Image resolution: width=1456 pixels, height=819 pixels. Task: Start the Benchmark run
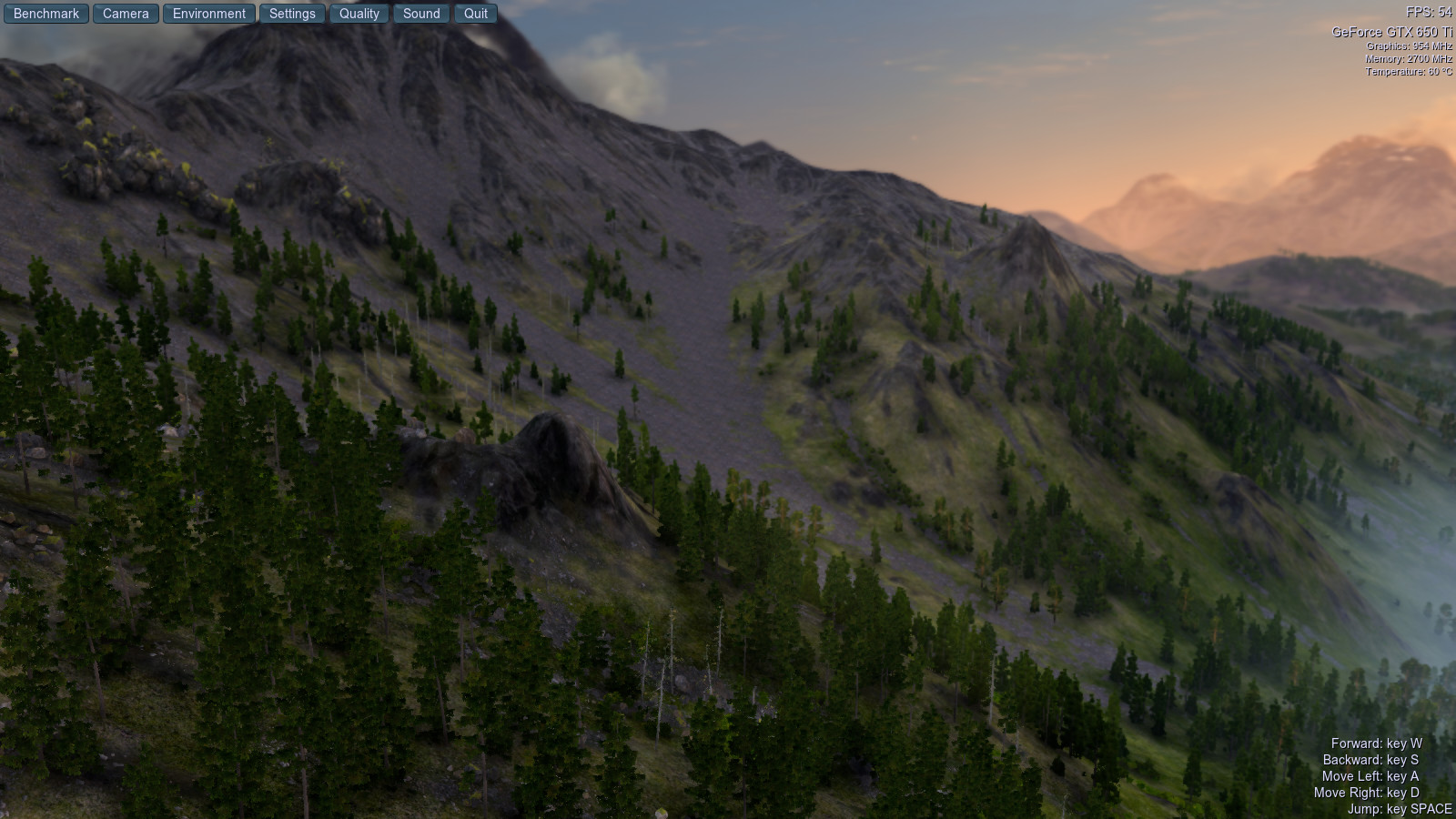pyautogui.click(x=46, y=14)
